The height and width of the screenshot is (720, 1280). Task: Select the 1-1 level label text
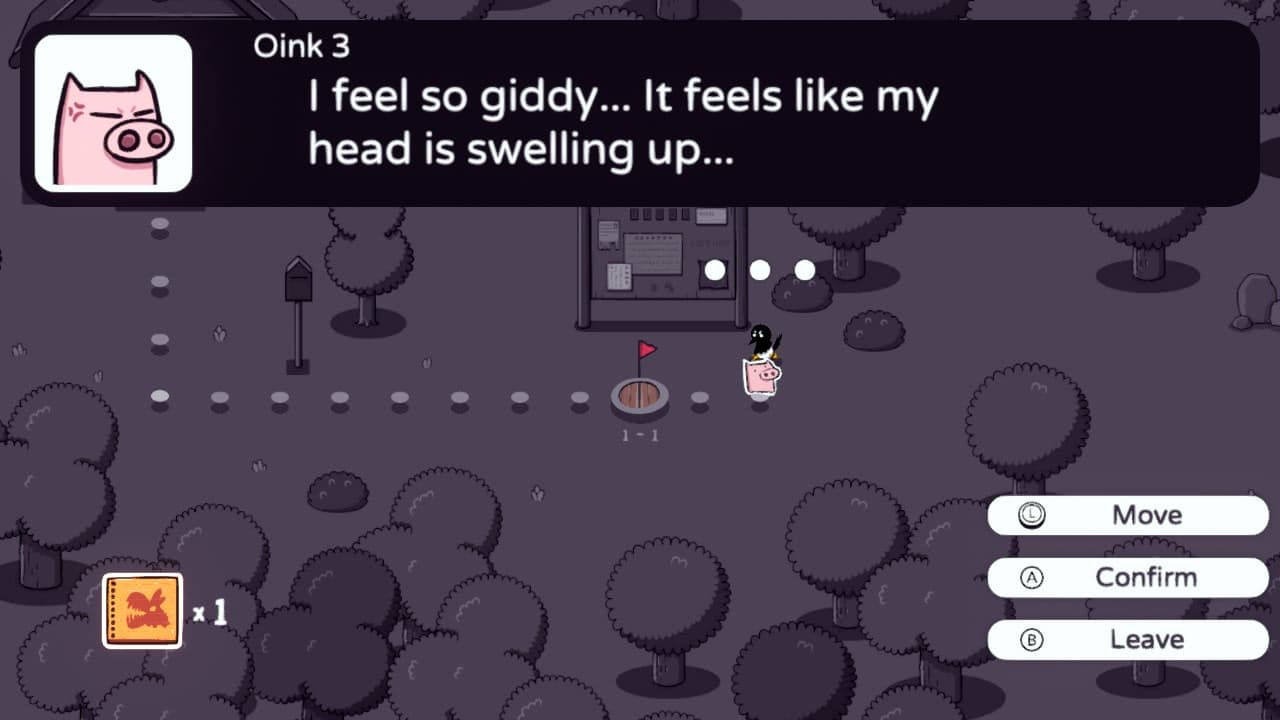coord(639,434)
